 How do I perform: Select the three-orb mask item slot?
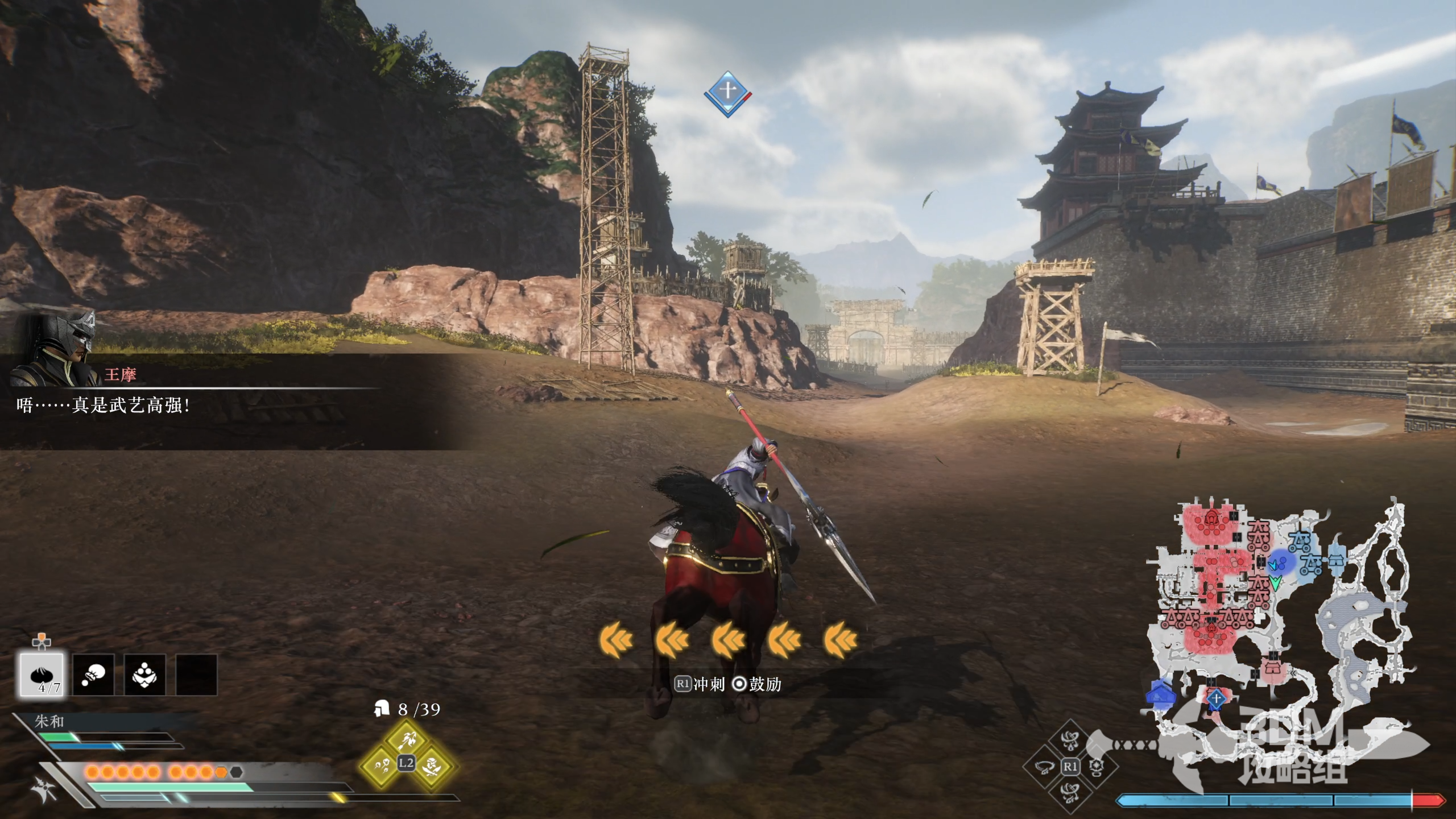[x=144, y=675]
